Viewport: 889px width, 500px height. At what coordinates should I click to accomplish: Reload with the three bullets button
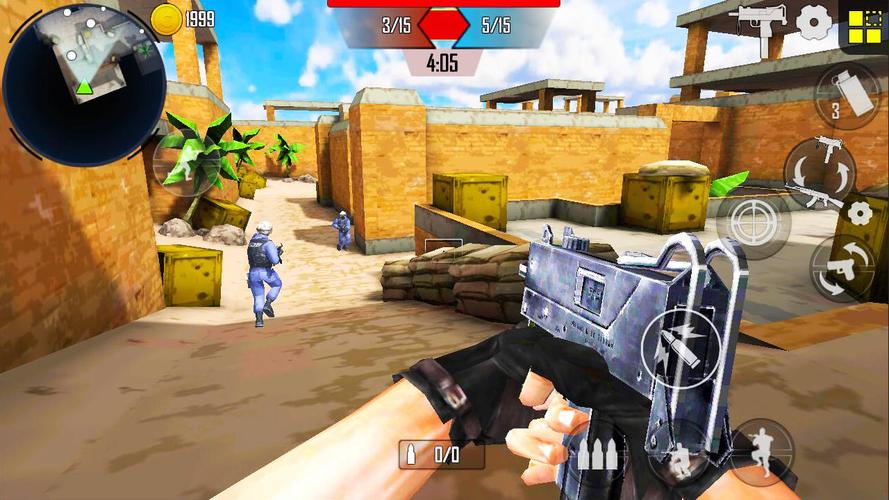pos(597,457)
